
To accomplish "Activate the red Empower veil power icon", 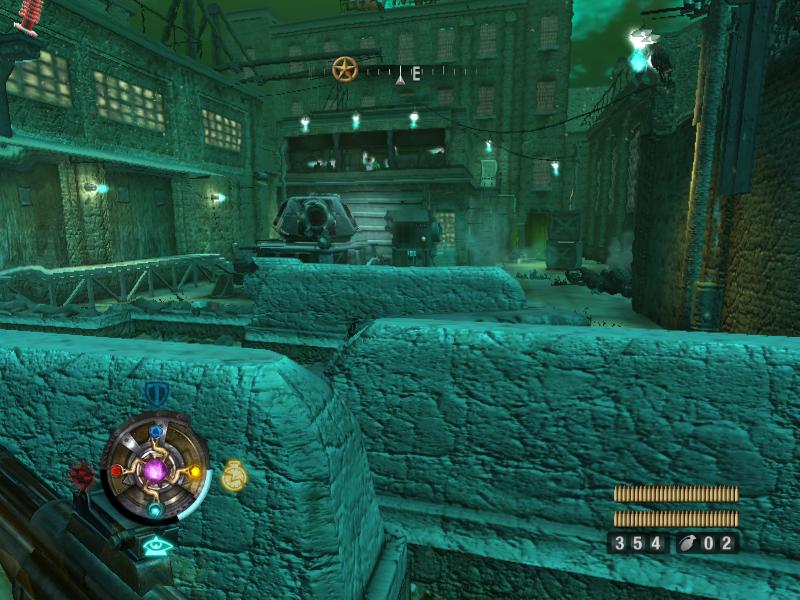I will point(82,472).
